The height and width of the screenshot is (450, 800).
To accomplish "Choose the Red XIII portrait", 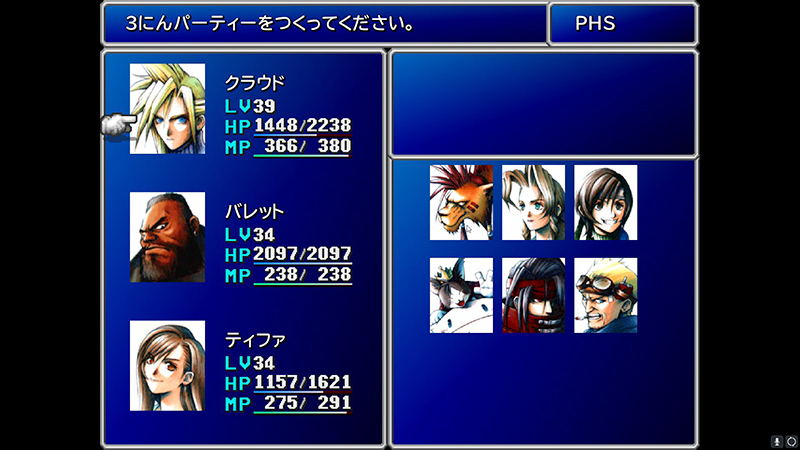I will (461, 203).
